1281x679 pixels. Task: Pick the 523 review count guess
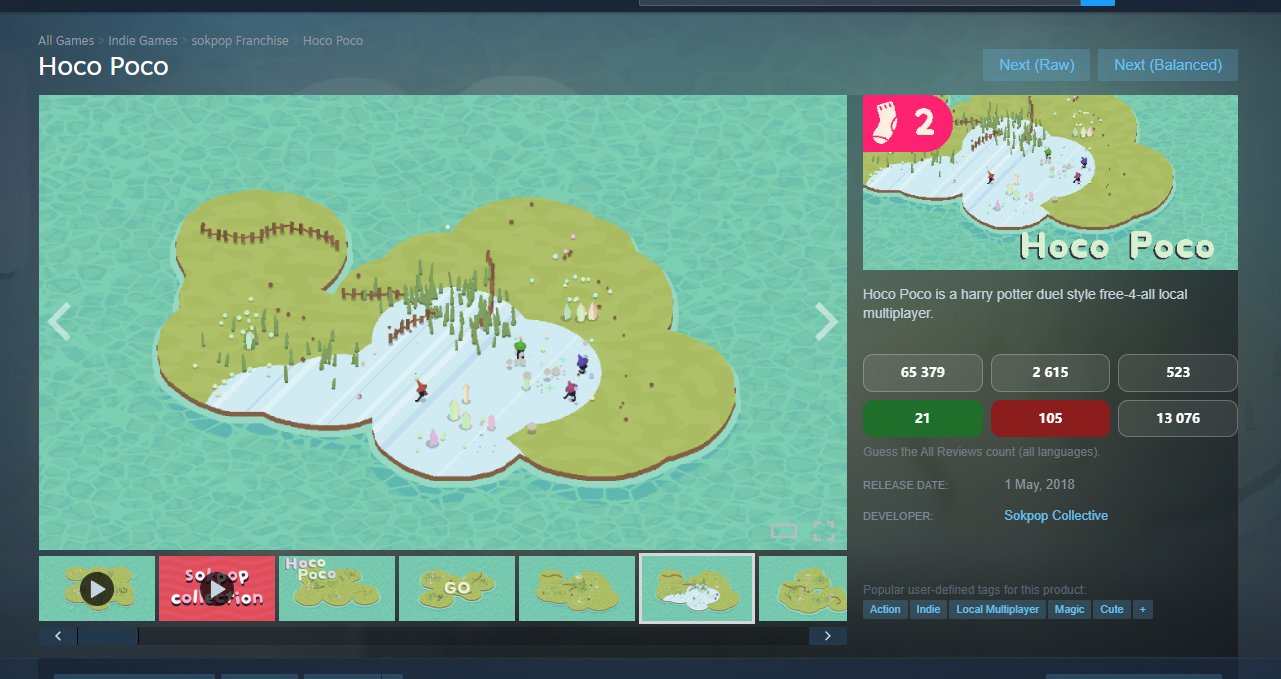1177,372
